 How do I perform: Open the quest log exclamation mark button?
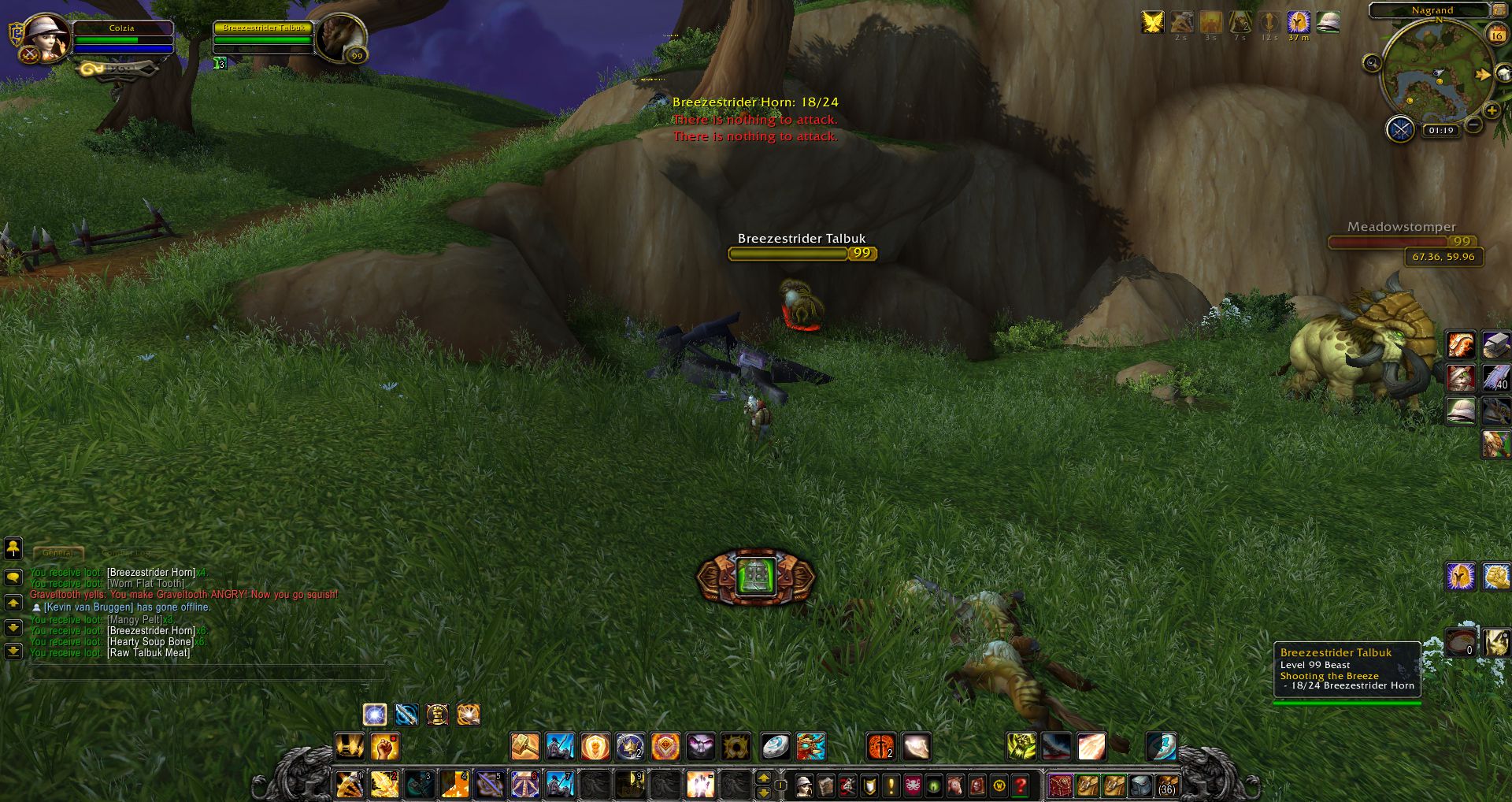coord(891,785)
